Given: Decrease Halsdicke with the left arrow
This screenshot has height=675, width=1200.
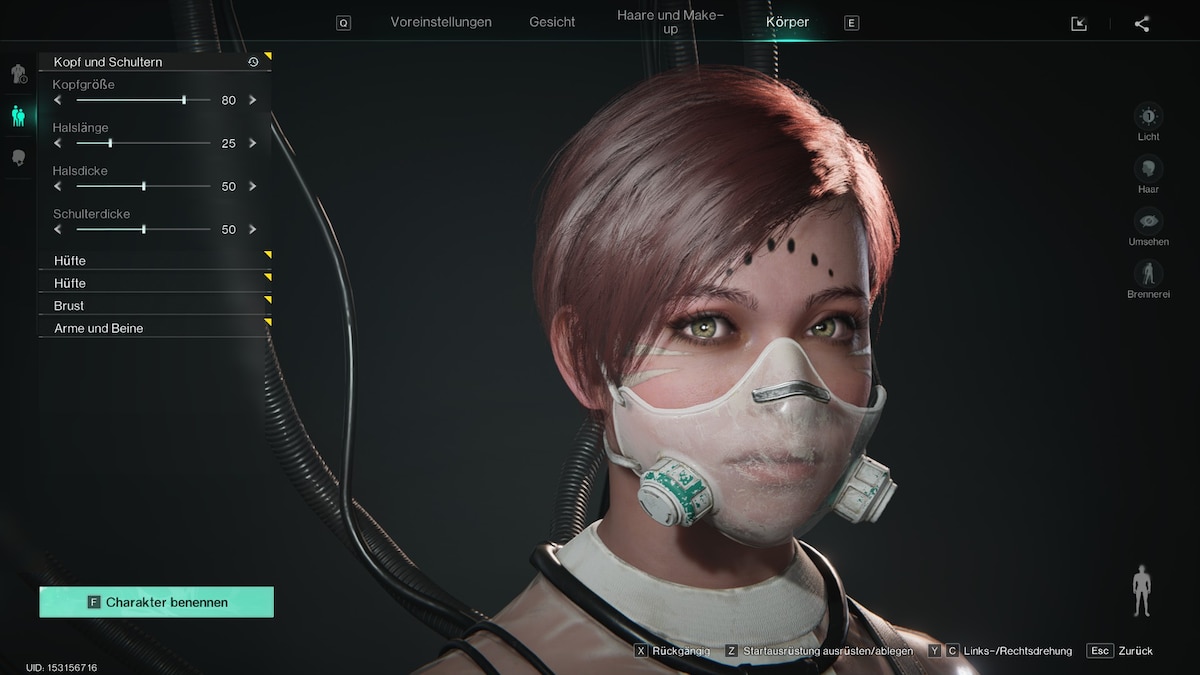Looking at the screenshot, I should tap(58, 186).
